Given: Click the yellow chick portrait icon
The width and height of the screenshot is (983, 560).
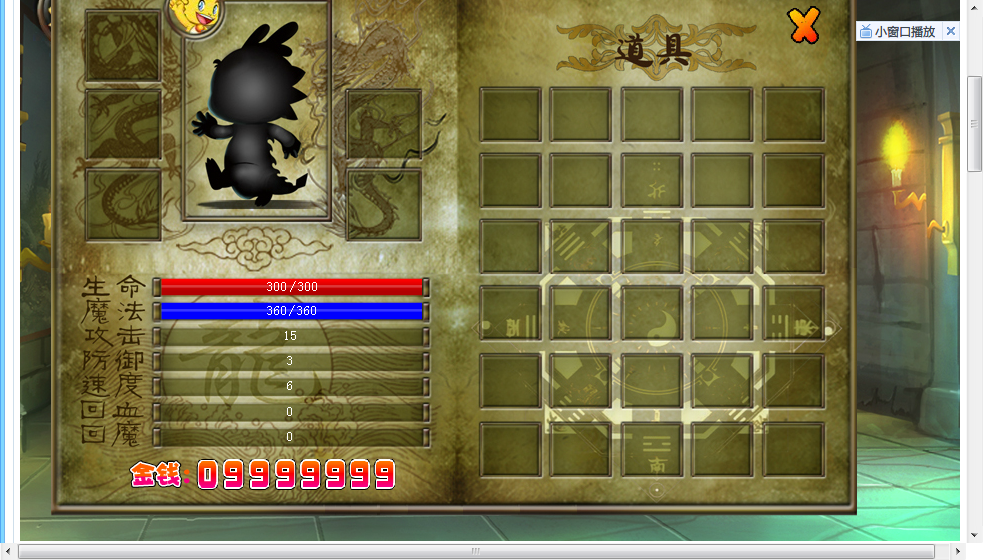Looking at the screenshot, I should coord(194,13).
